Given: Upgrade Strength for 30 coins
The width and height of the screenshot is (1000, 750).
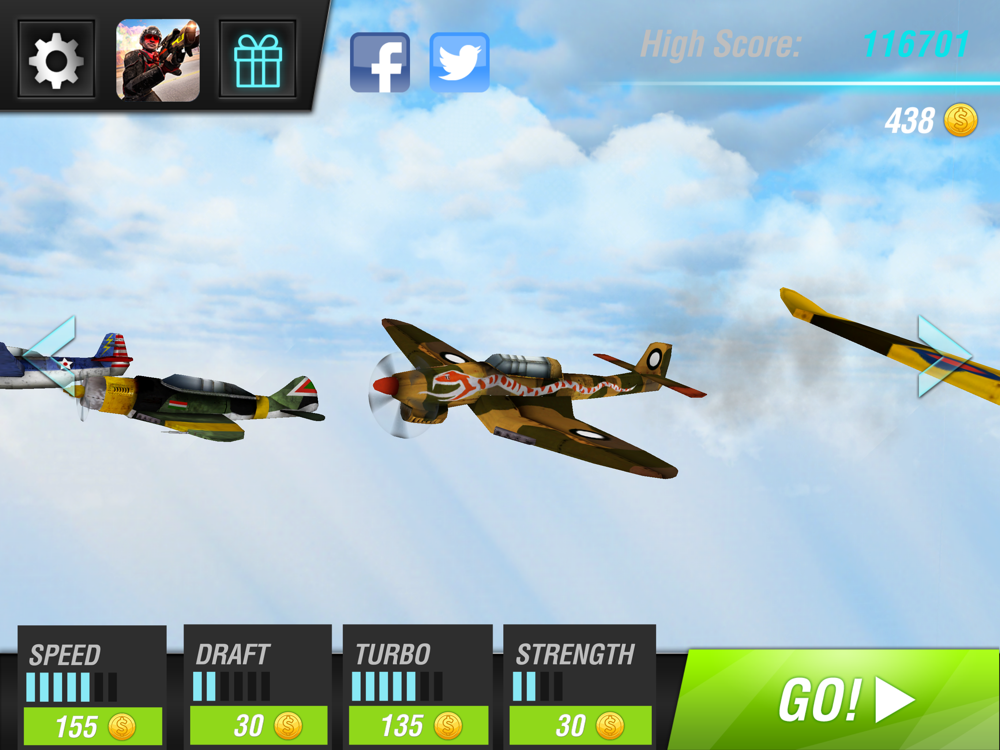Looking at the screenshot, I should pyautogui.click(x=579, y=725).
